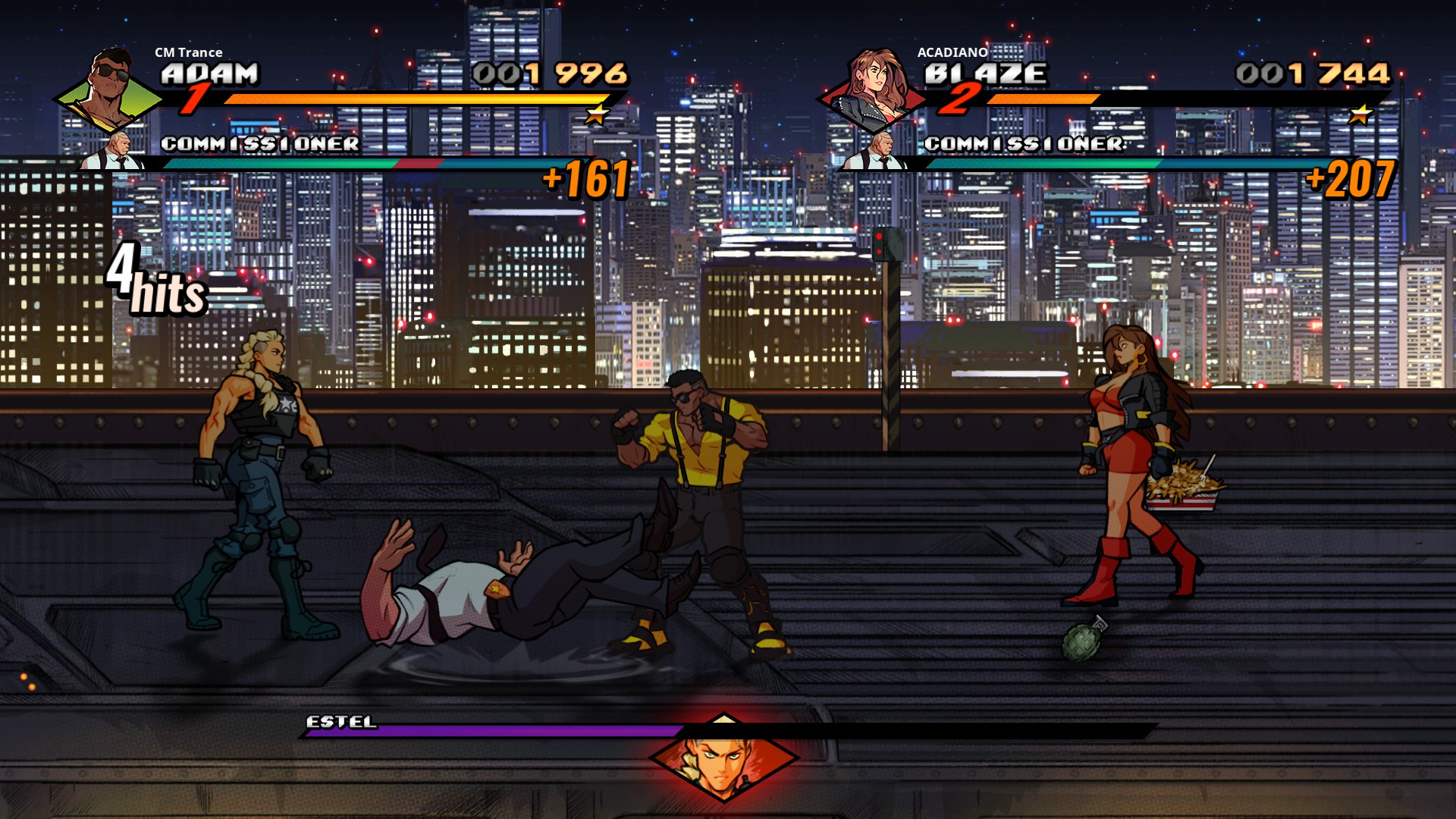
Task: Click the star icon below Adam's score
Action: (598, 114)
